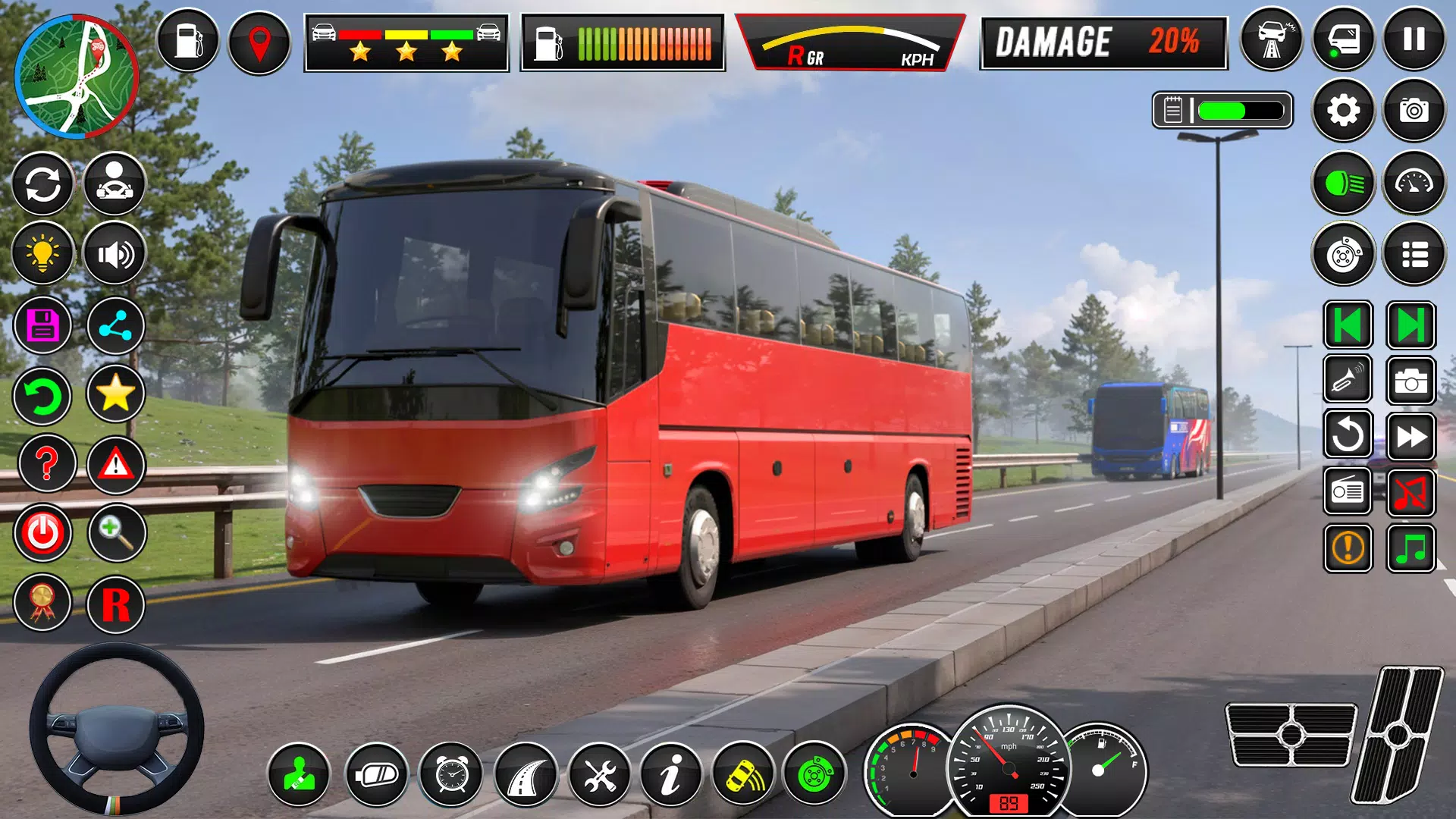The height and width of the screenshot is (819, 1456).
Task: Restart with the circular arrows button
Action: pos(43,184)
